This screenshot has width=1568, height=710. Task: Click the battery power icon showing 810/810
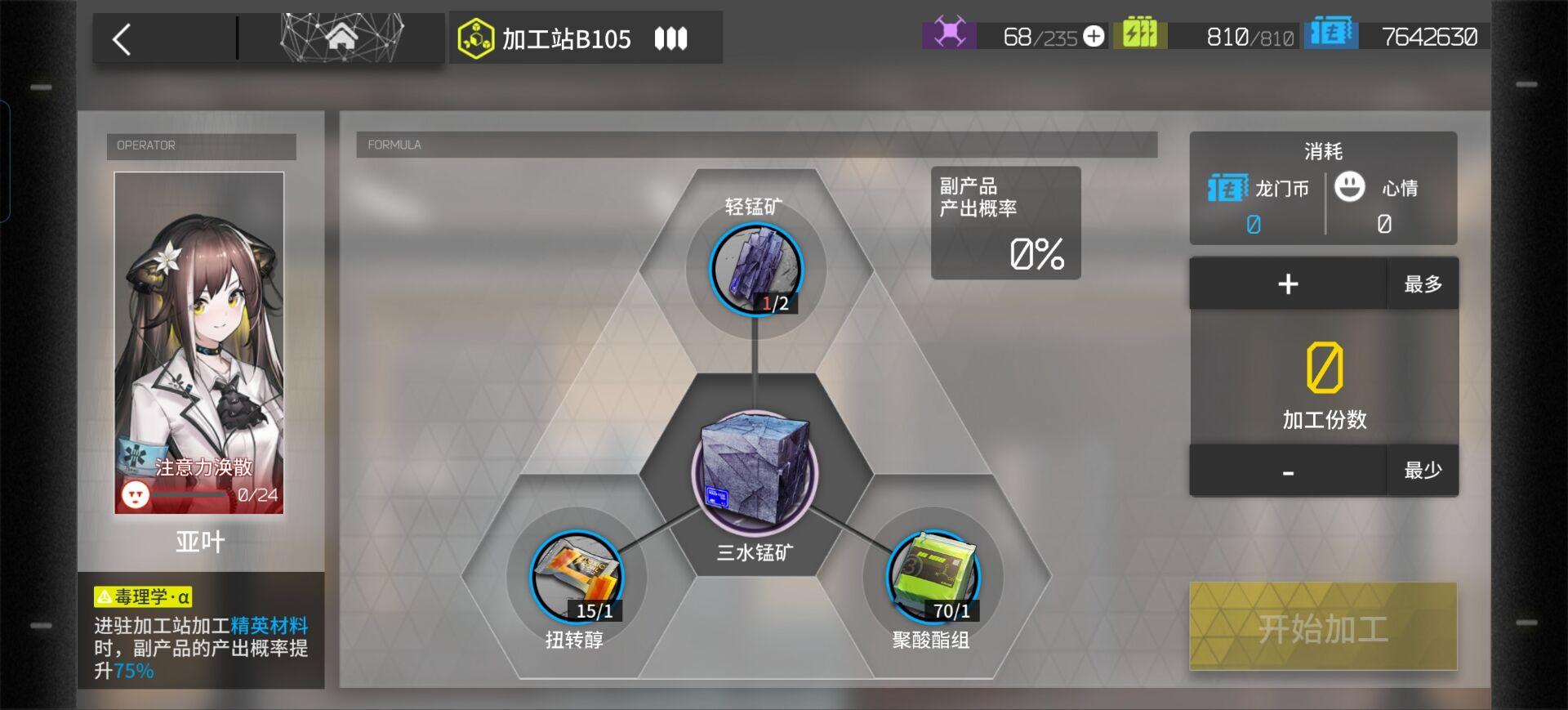(1141, 33)
